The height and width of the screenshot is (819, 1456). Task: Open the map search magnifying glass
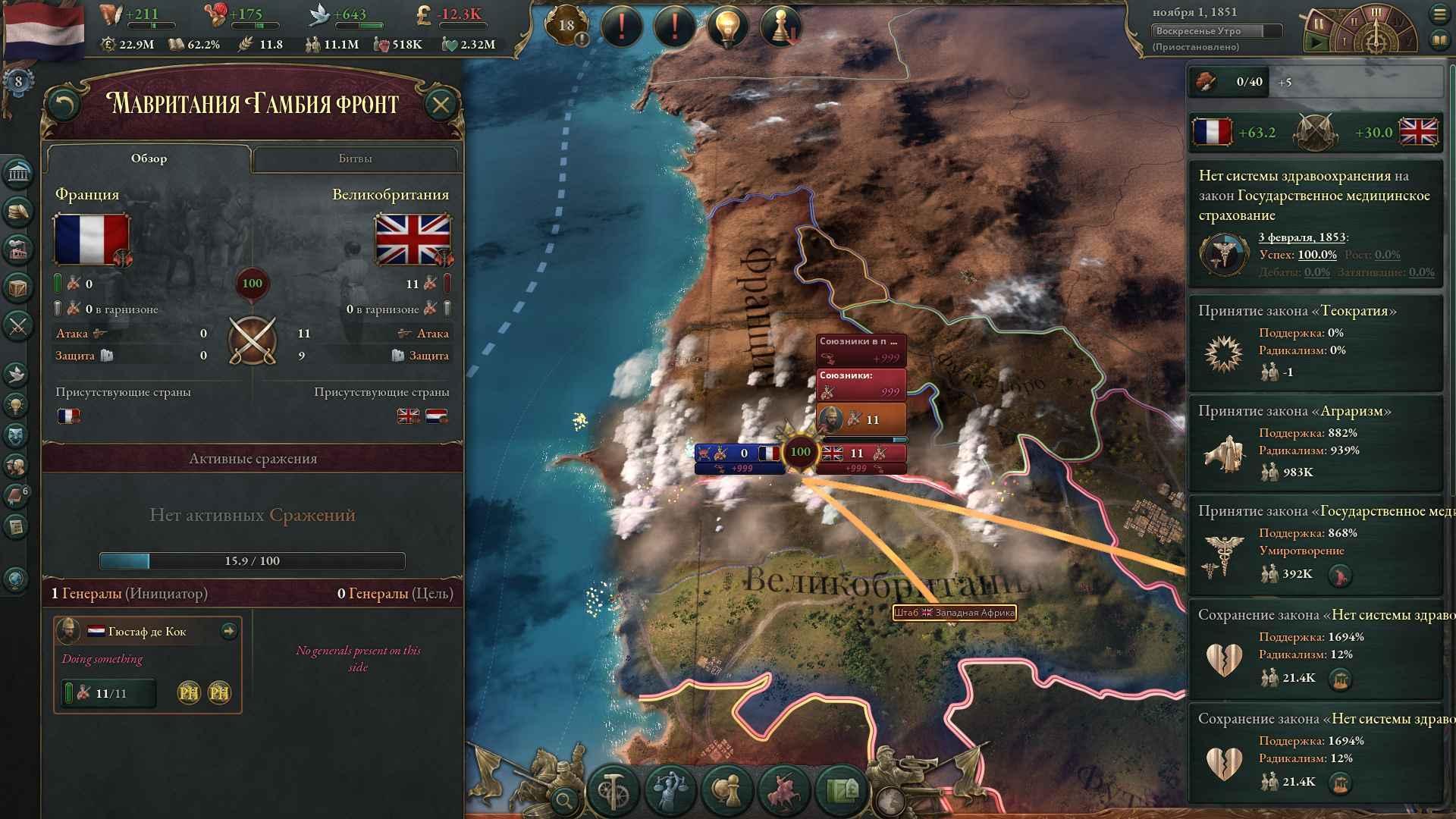click(564, 799)
